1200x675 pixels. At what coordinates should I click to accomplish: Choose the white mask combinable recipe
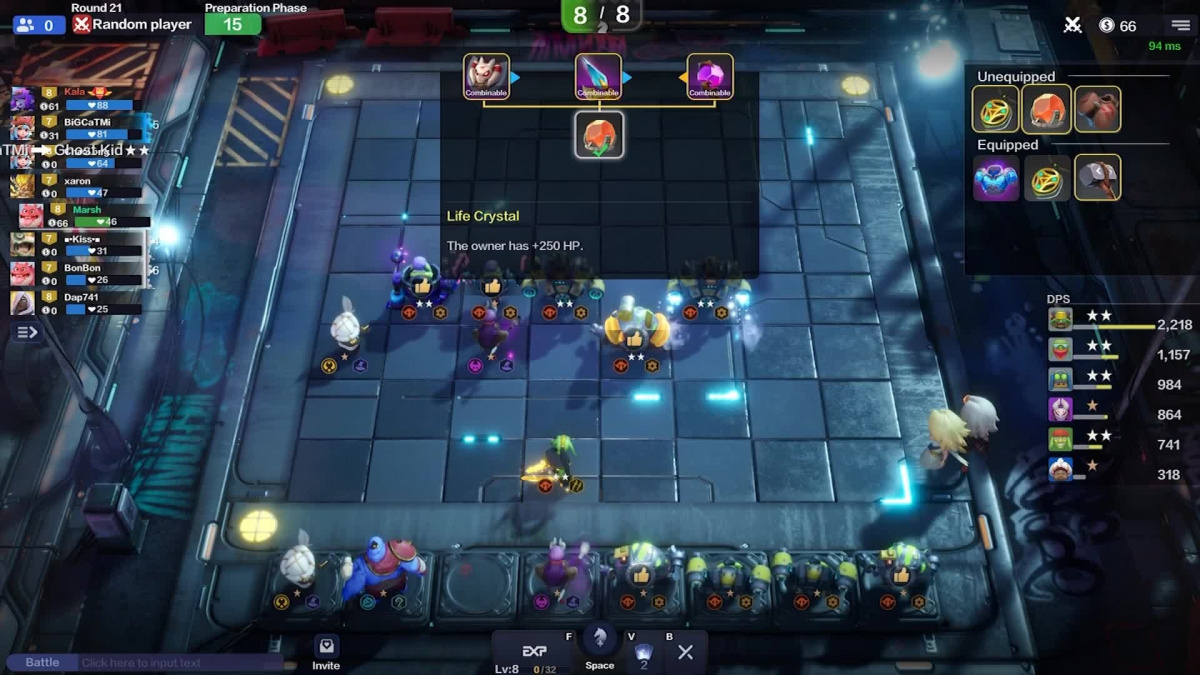pos(486,76)
